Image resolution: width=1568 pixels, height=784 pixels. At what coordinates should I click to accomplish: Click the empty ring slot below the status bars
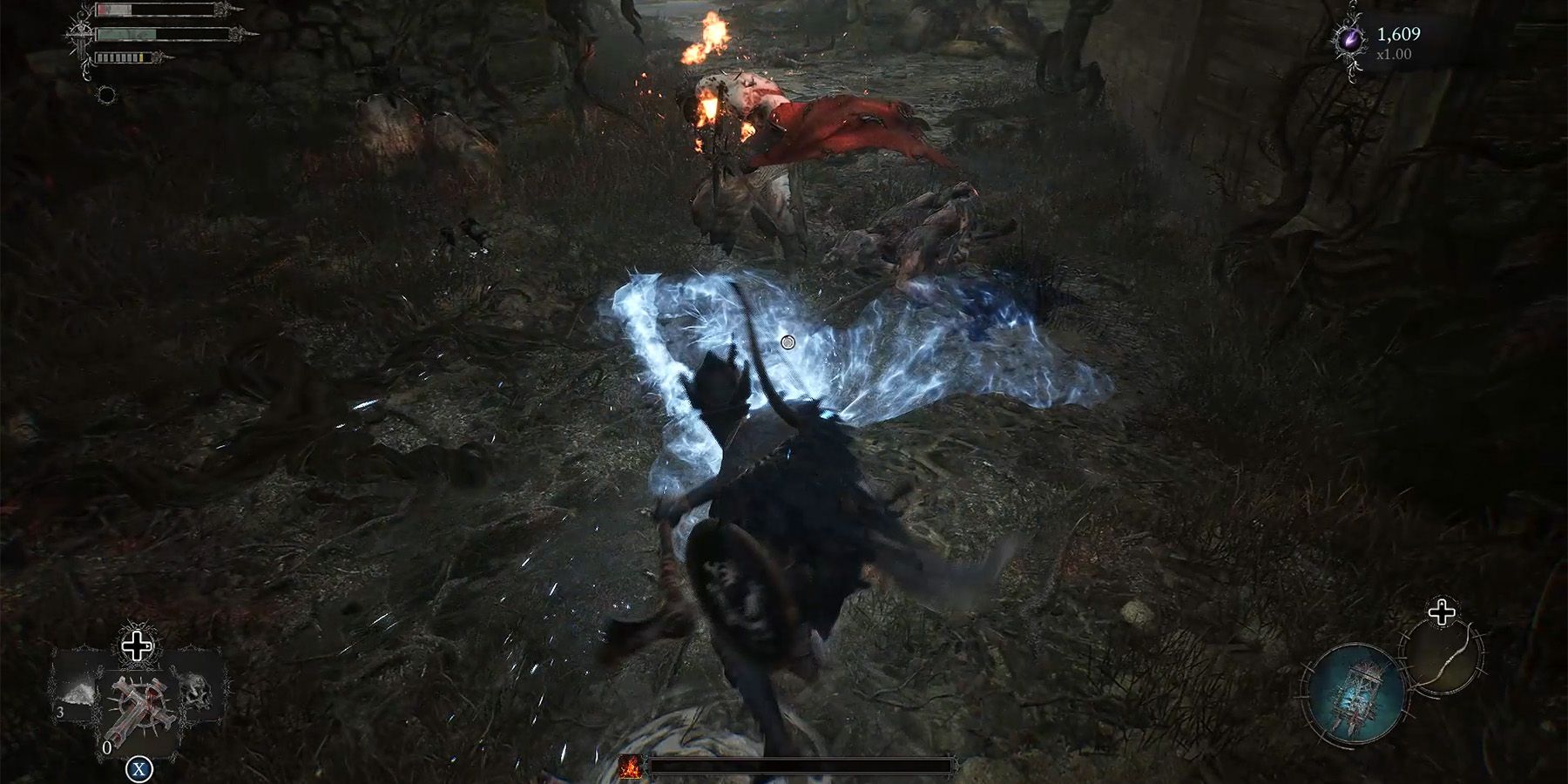(x=107, y=94)
